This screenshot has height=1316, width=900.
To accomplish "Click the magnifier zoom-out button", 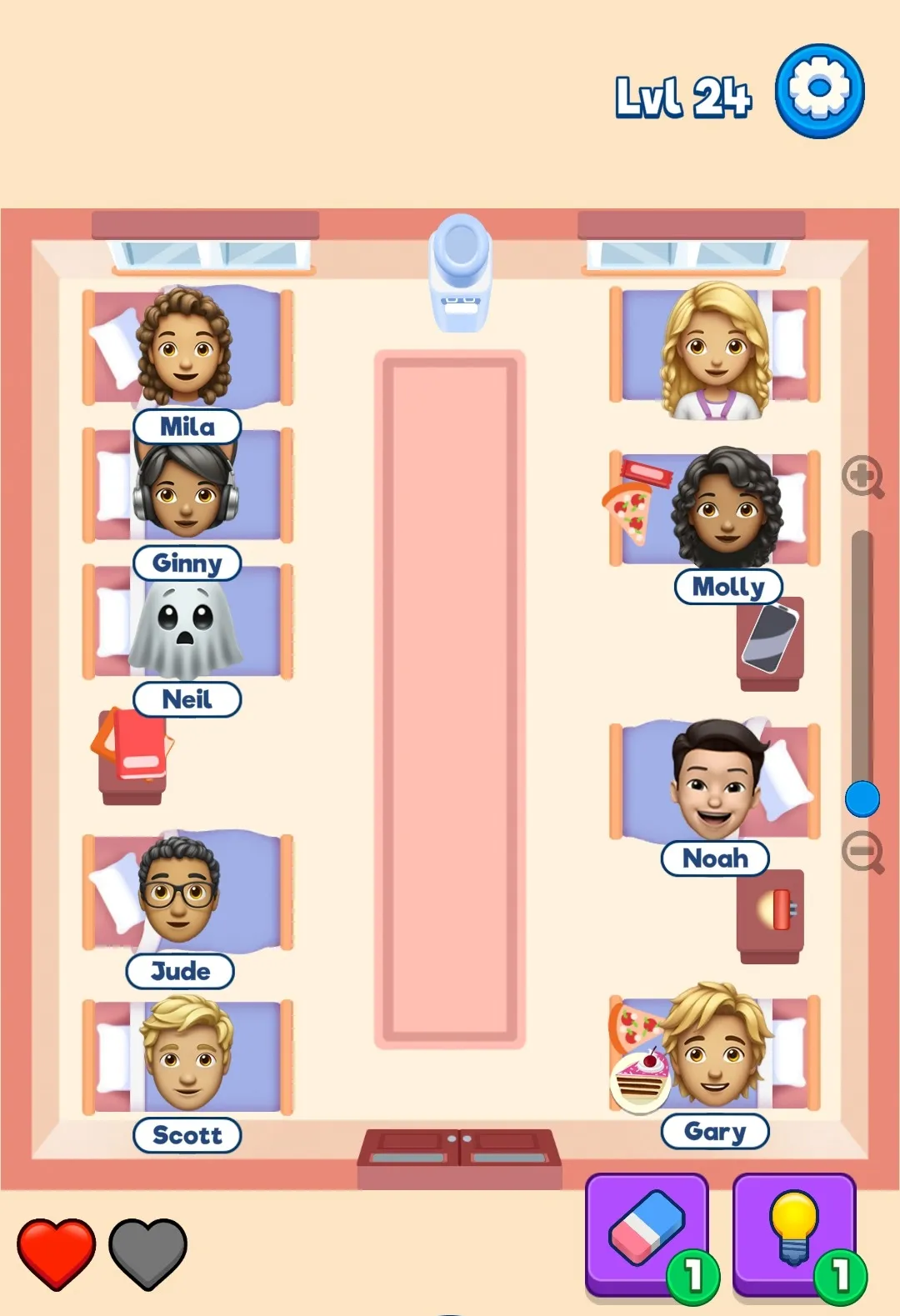I will pyautogui.click(x=862, y=852).
